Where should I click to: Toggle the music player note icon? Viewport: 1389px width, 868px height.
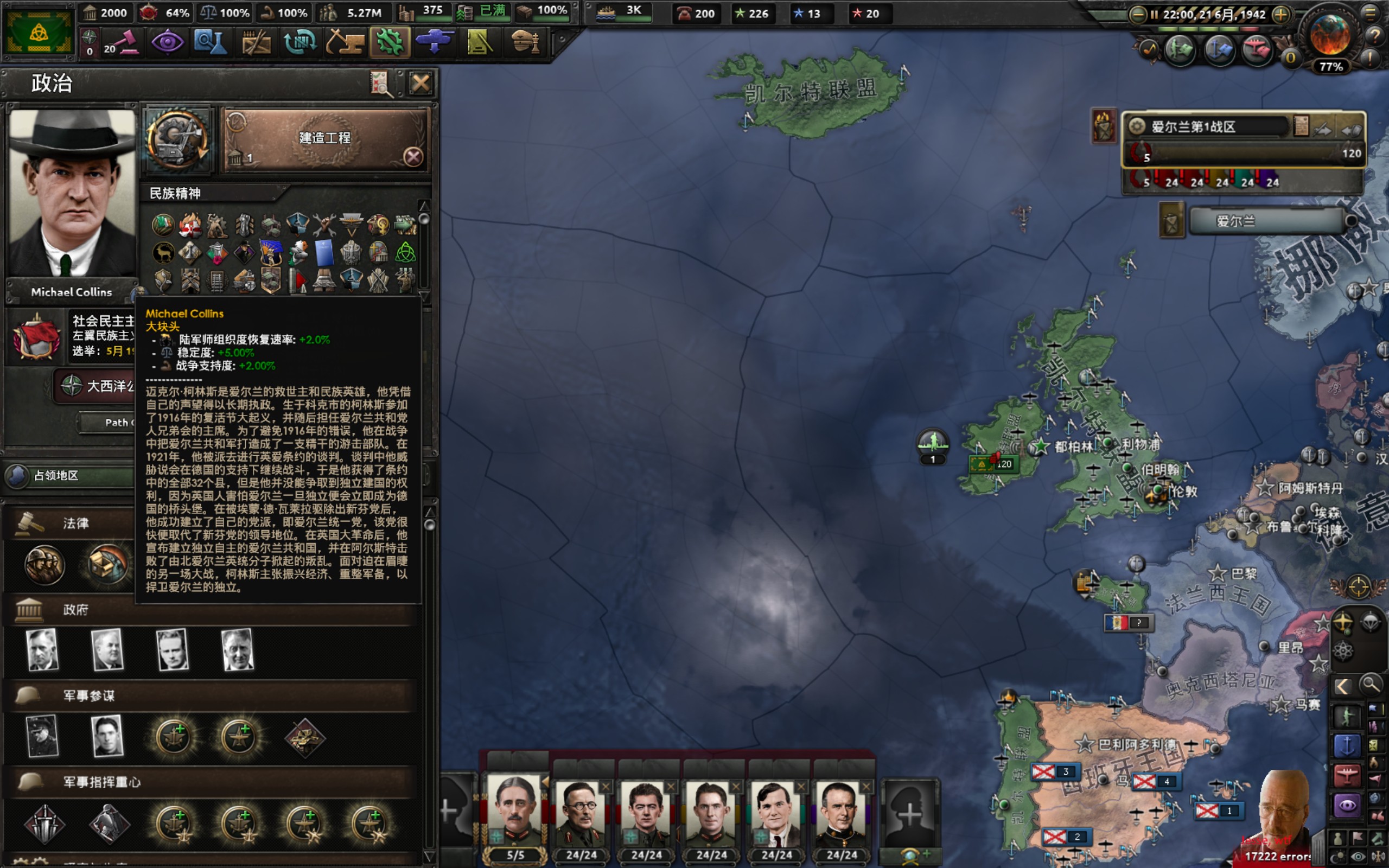(1149, 50)
